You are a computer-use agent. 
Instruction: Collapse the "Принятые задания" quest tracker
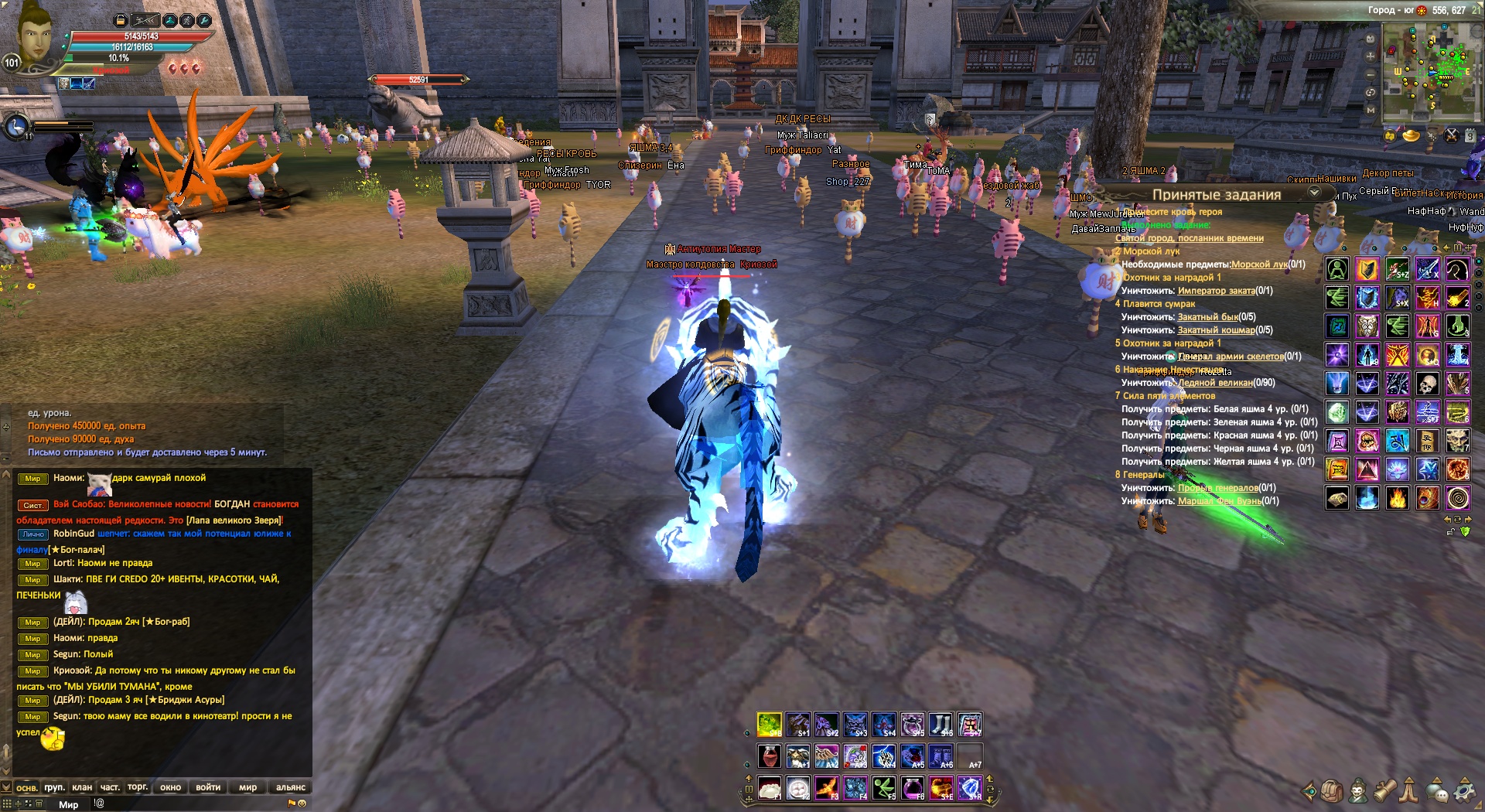1314,193
